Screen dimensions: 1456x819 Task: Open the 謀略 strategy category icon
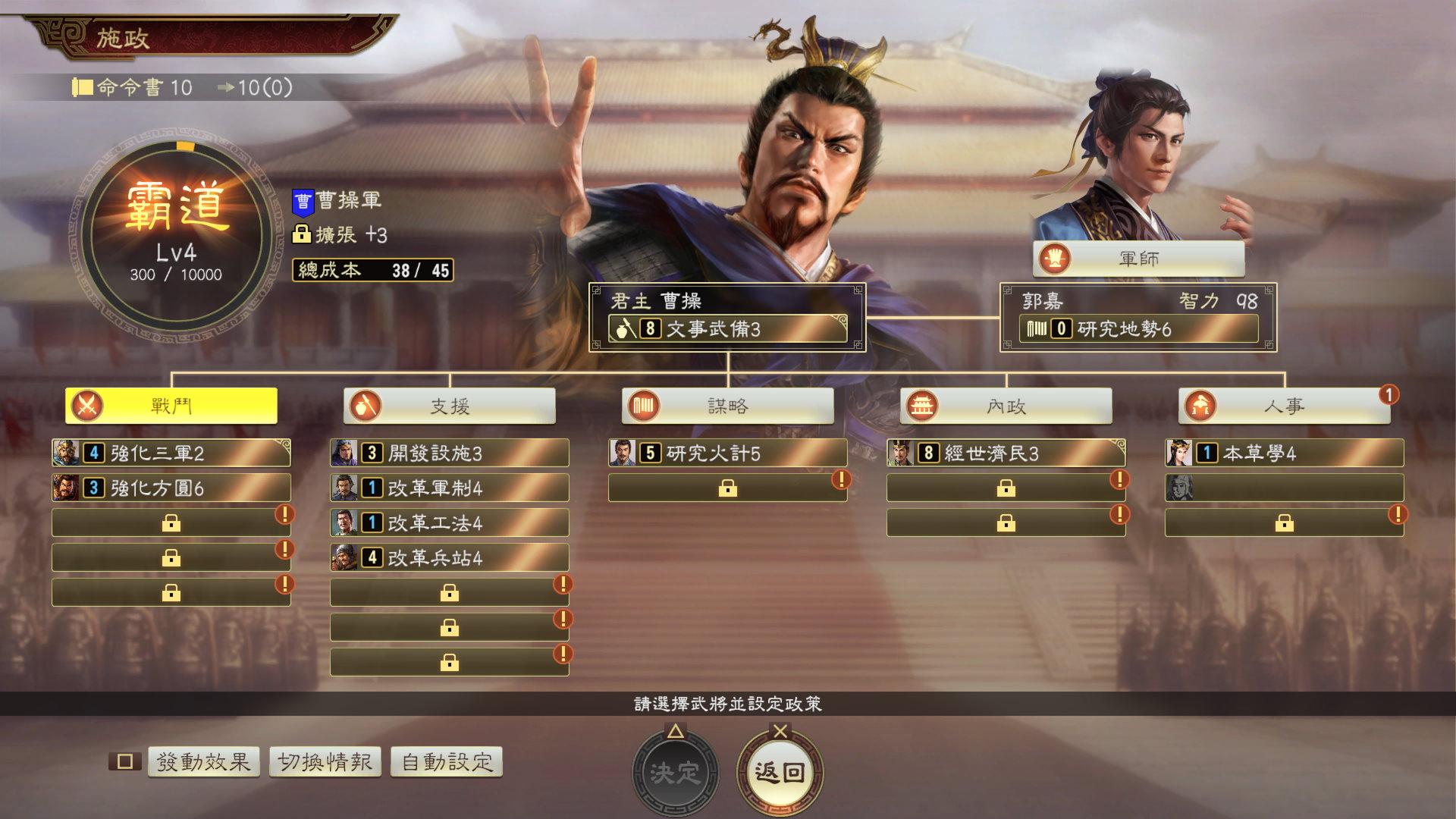click(642, 406)
